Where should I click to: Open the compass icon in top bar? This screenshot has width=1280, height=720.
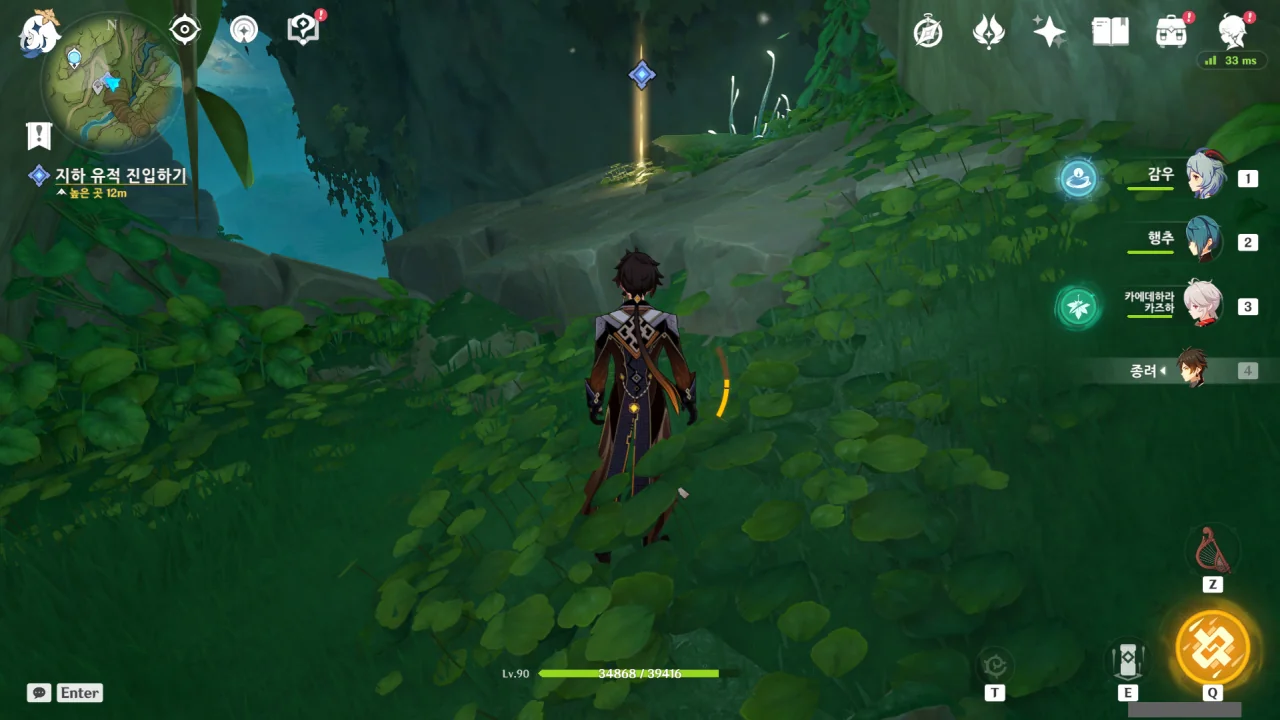tap(928, 32)
